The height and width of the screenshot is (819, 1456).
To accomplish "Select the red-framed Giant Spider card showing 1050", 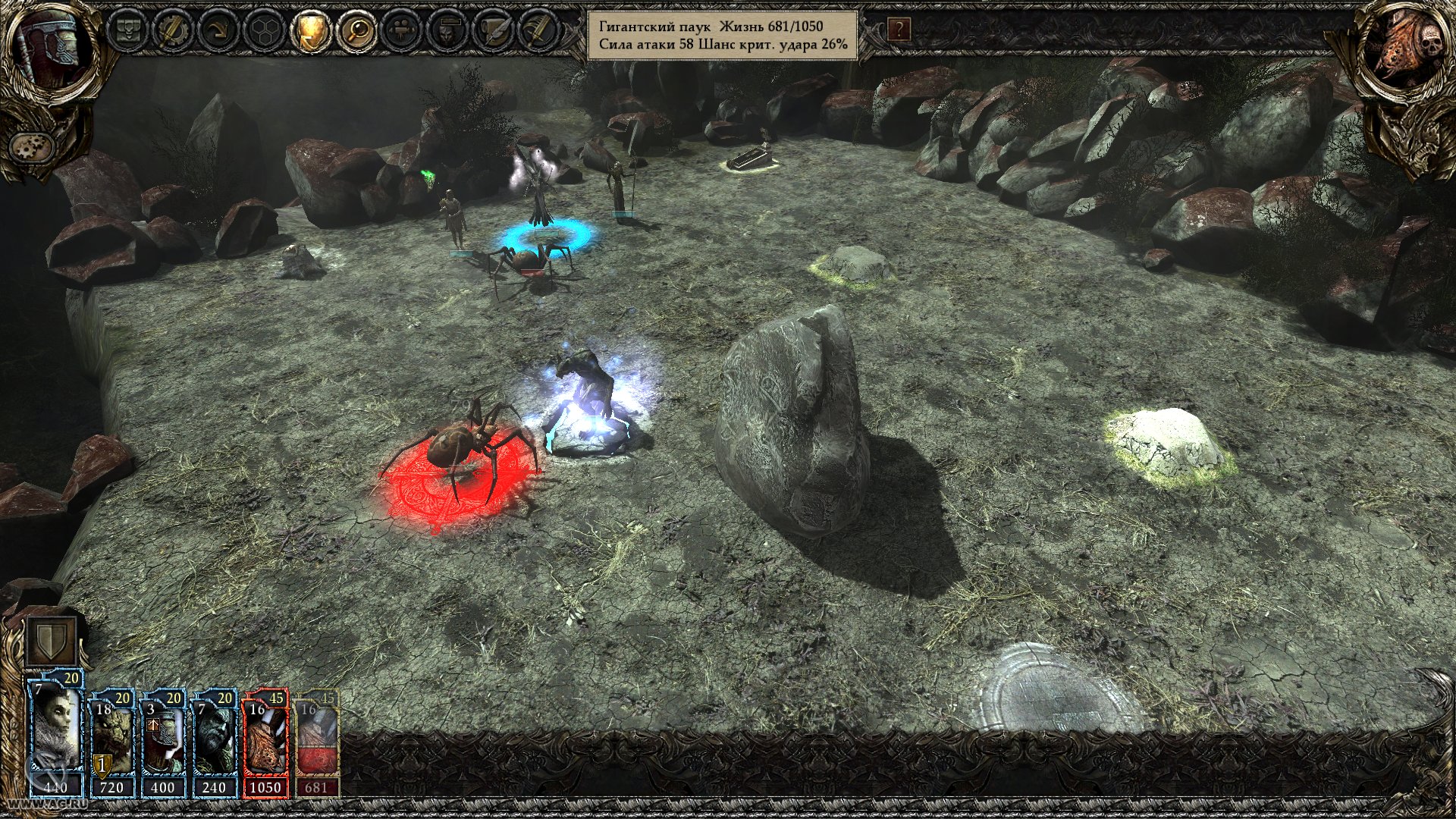I will pyautogui.click(x=265, y=740).
